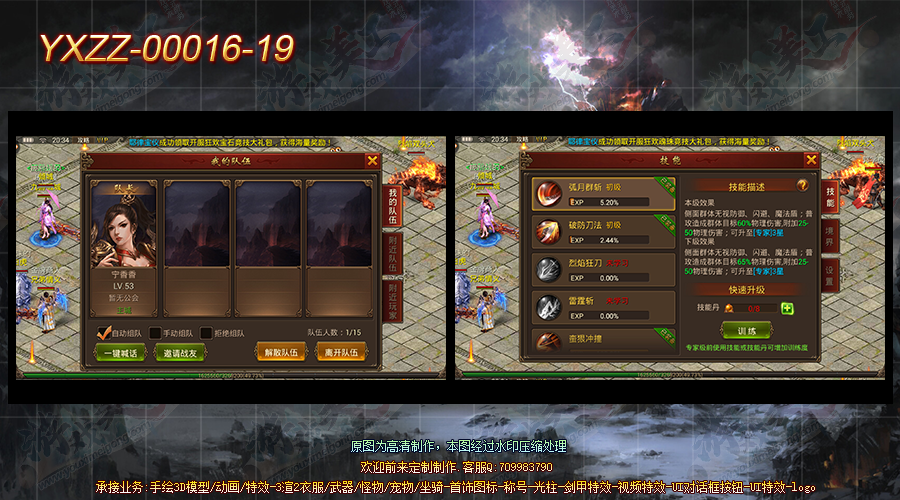Enable the 手动组队 checkbox
The height and width of the screenshot is (500, 900).
(x=155, y=333)
